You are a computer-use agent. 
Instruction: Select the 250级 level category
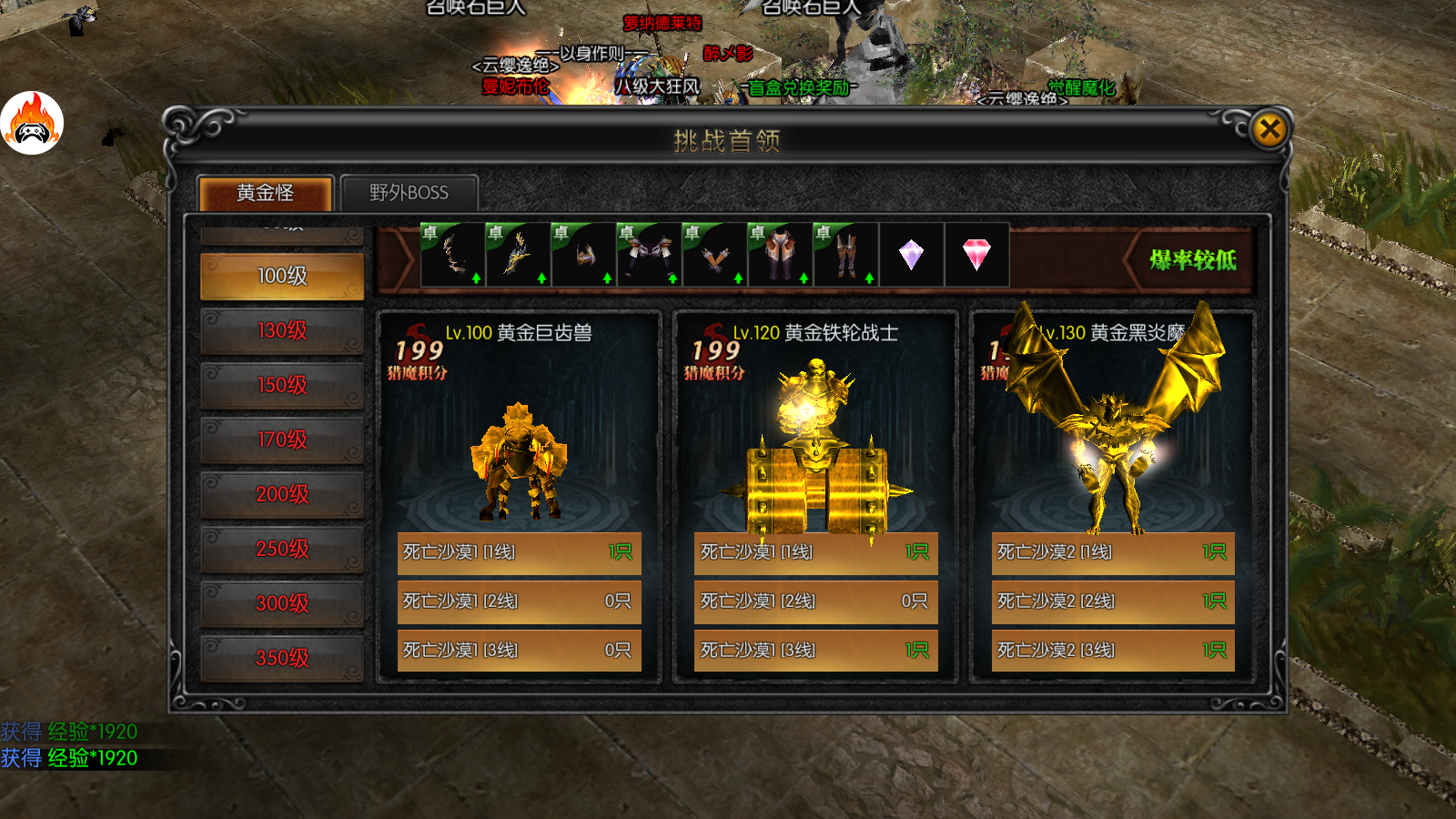[x=282, y=549]
